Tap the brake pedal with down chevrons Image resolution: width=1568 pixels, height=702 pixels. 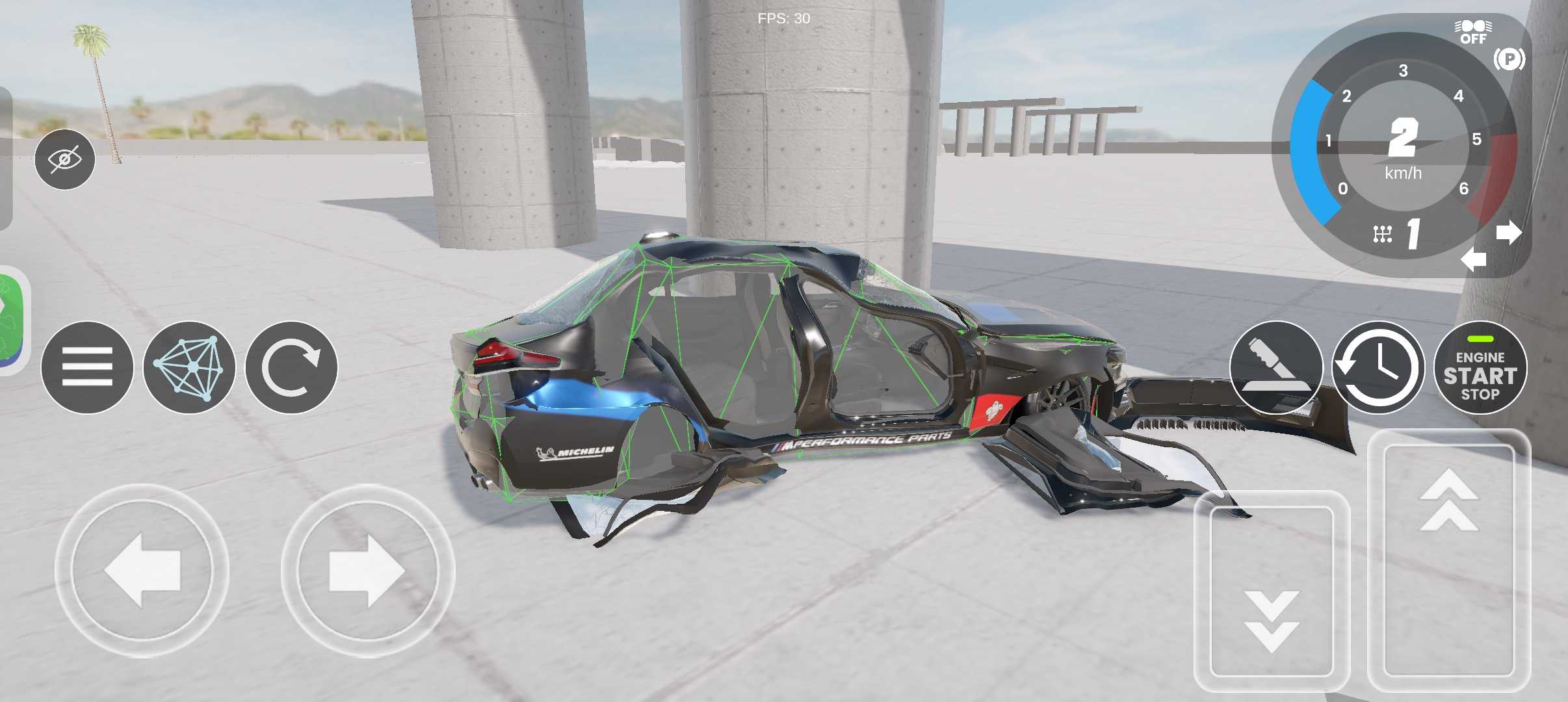1272,591
